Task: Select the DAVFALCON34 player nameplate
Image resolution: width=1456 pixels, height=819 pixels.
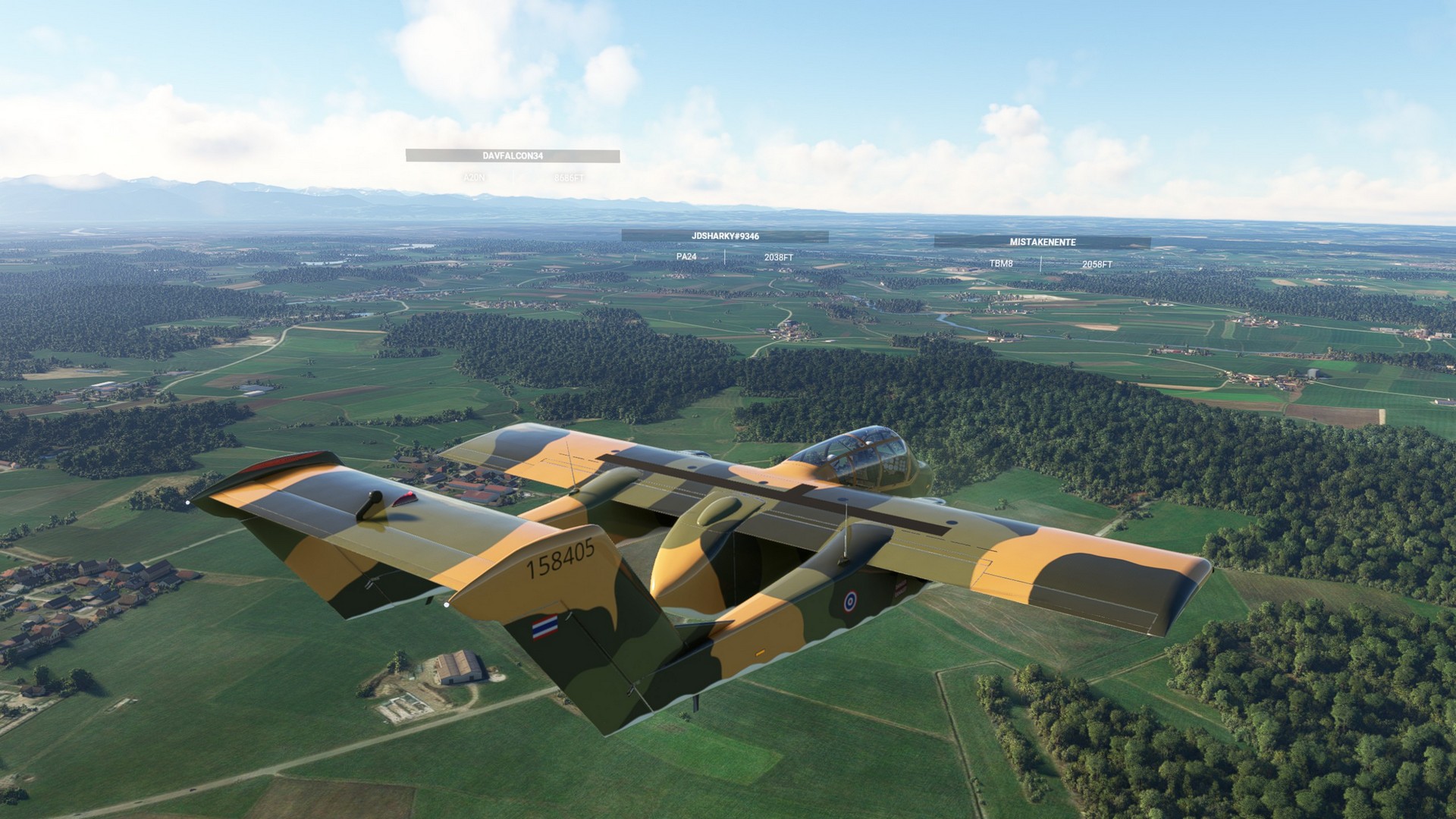Action: pos(513,155)
